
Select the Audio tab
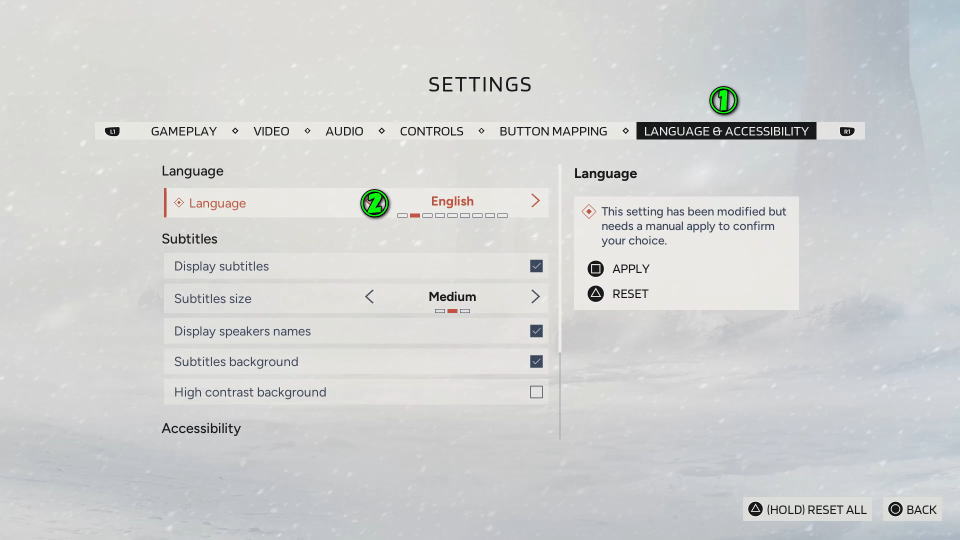344,131
